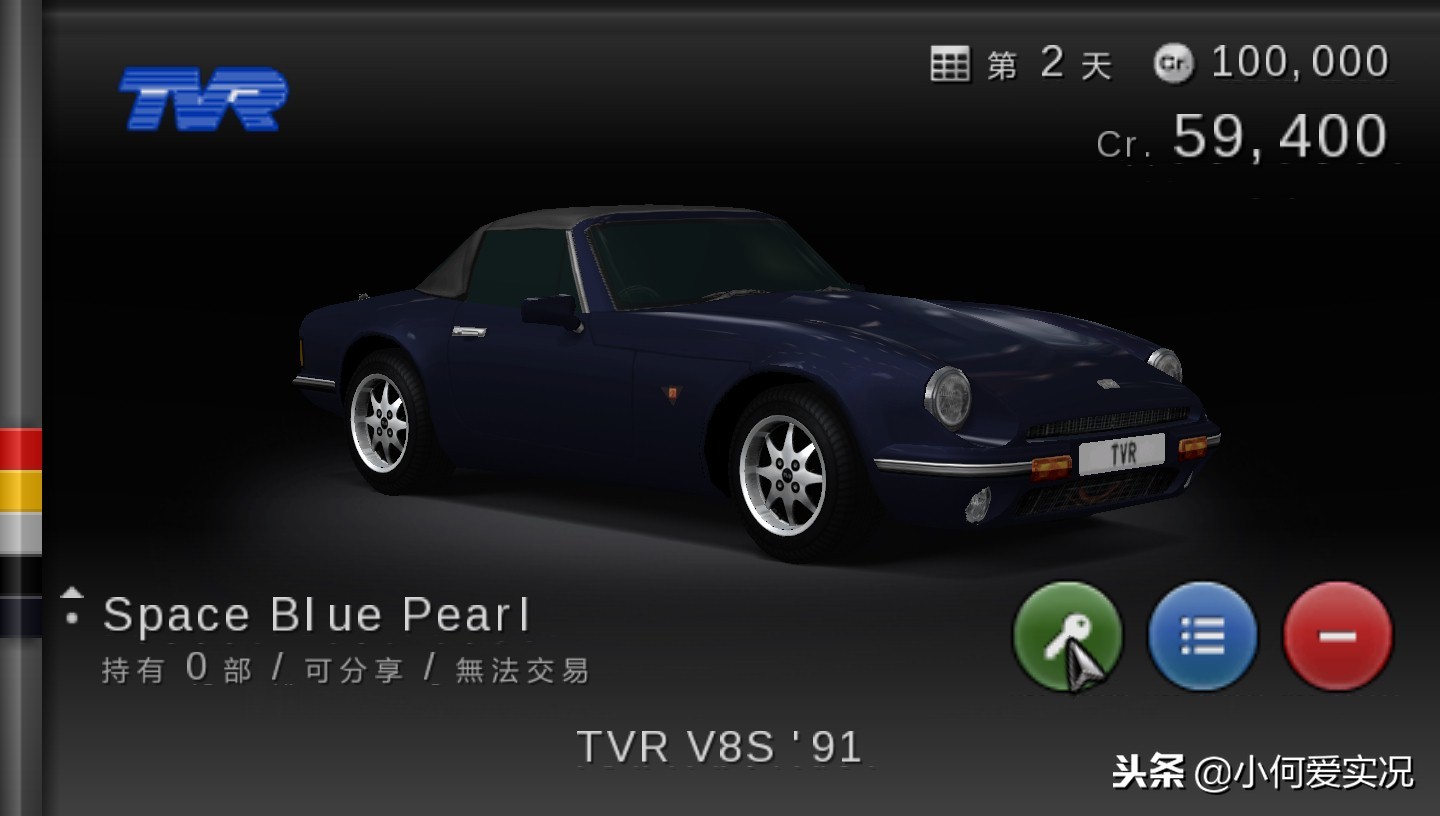Click the 持有 0 部 ownership counter
1440x816 pixels.
pos(175,670)
